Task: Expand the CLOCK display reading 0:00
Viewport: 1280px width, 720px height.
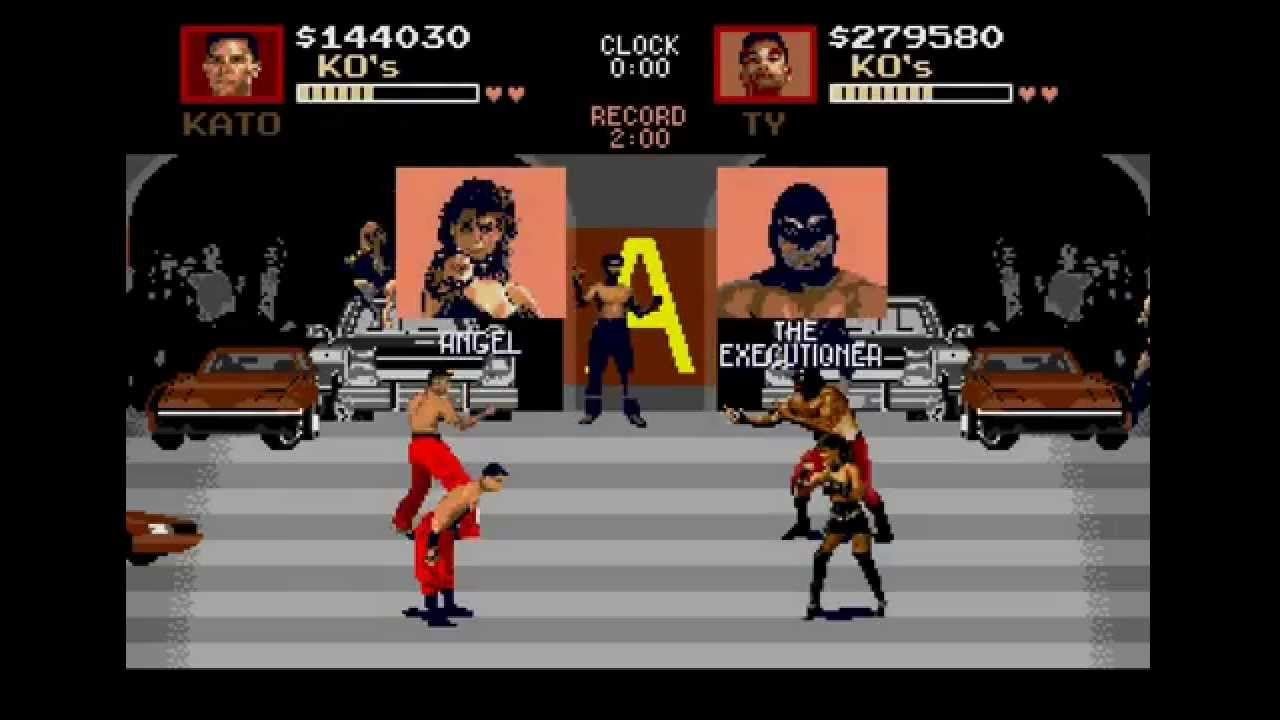Action: point(640,55)
